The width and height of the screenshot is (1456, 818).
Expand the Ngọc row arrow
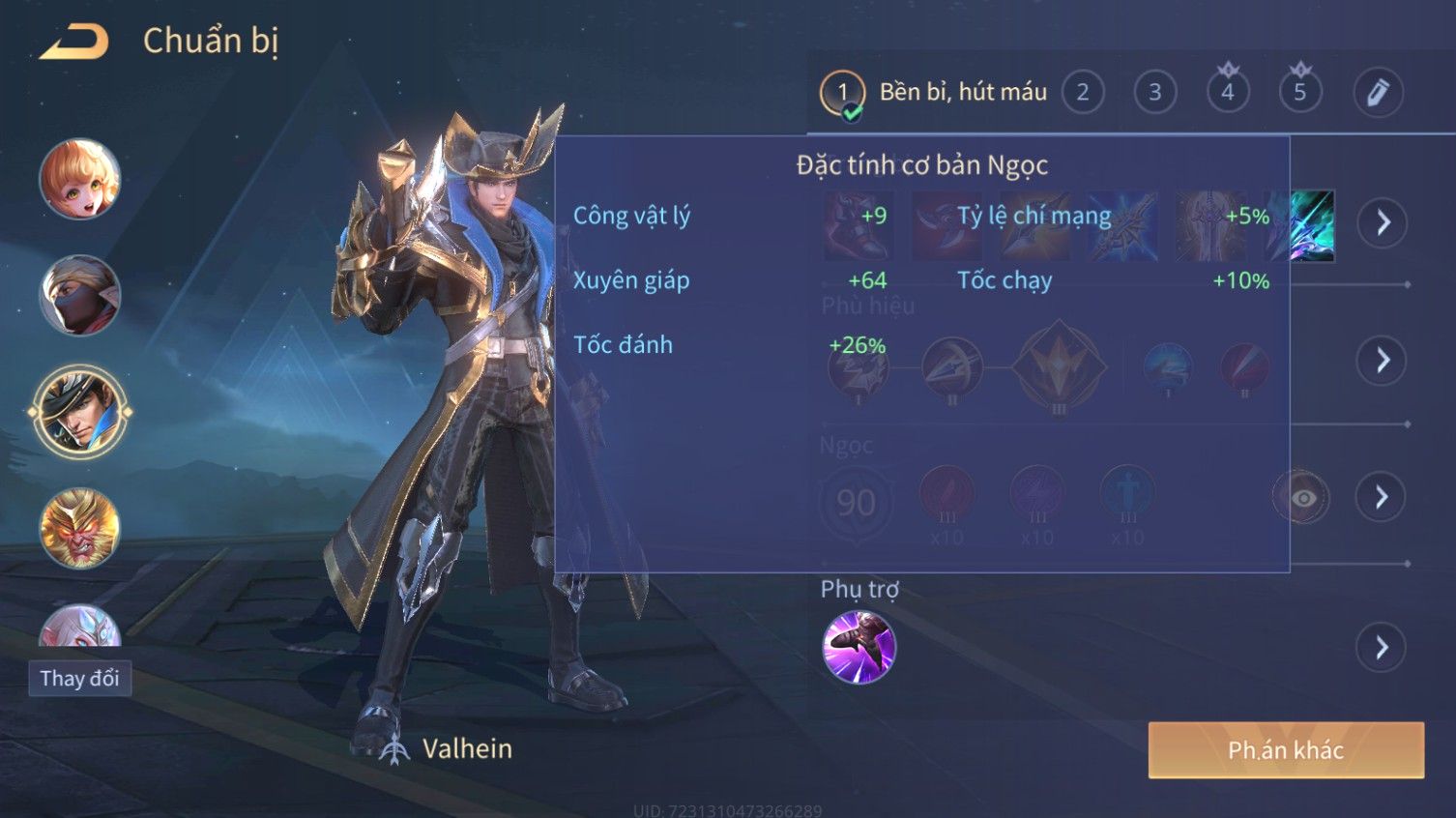click(x=1383, y=498)
